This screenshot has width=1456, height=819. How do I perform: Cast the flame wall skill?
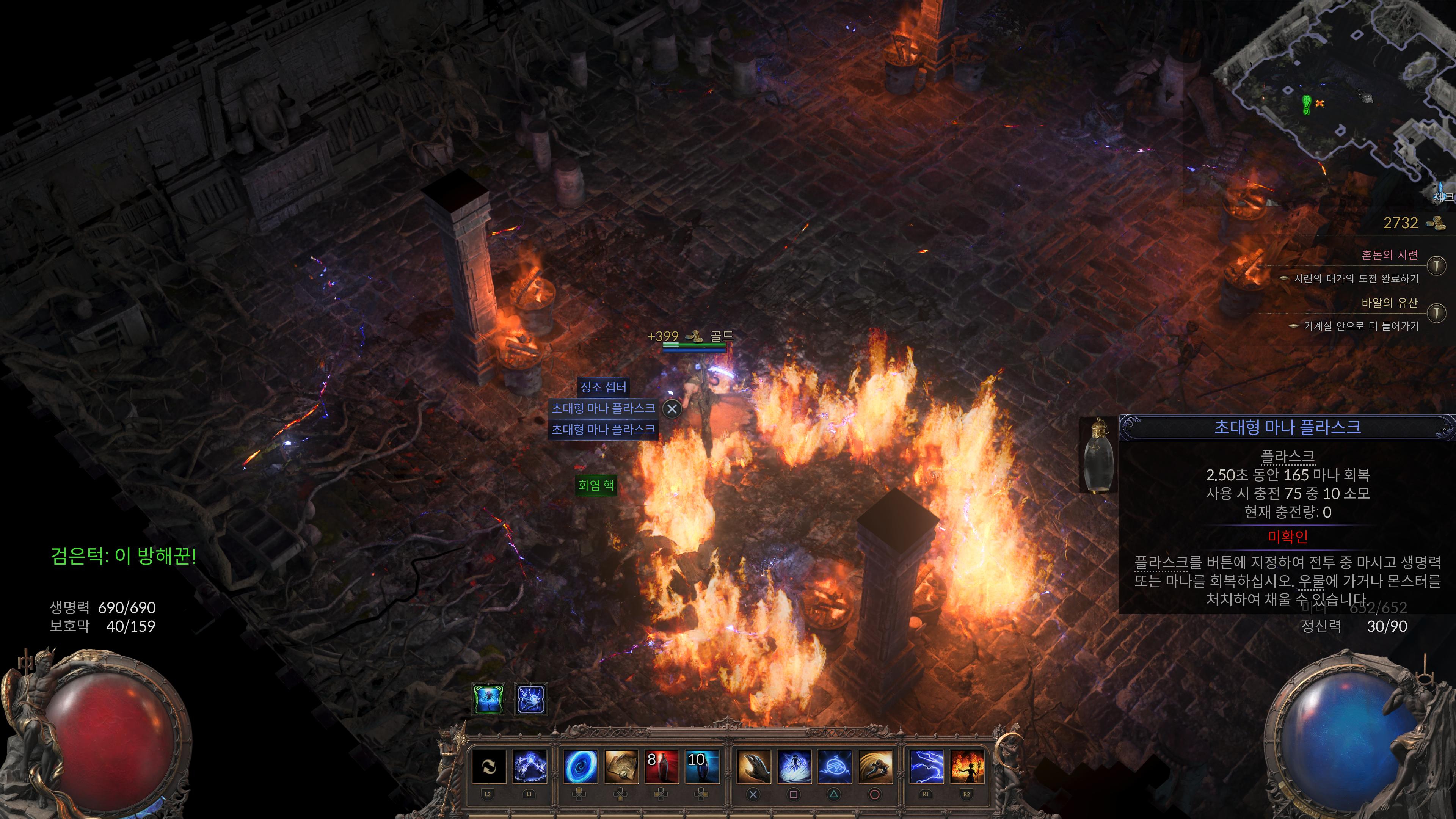click(x=966, y=766)
